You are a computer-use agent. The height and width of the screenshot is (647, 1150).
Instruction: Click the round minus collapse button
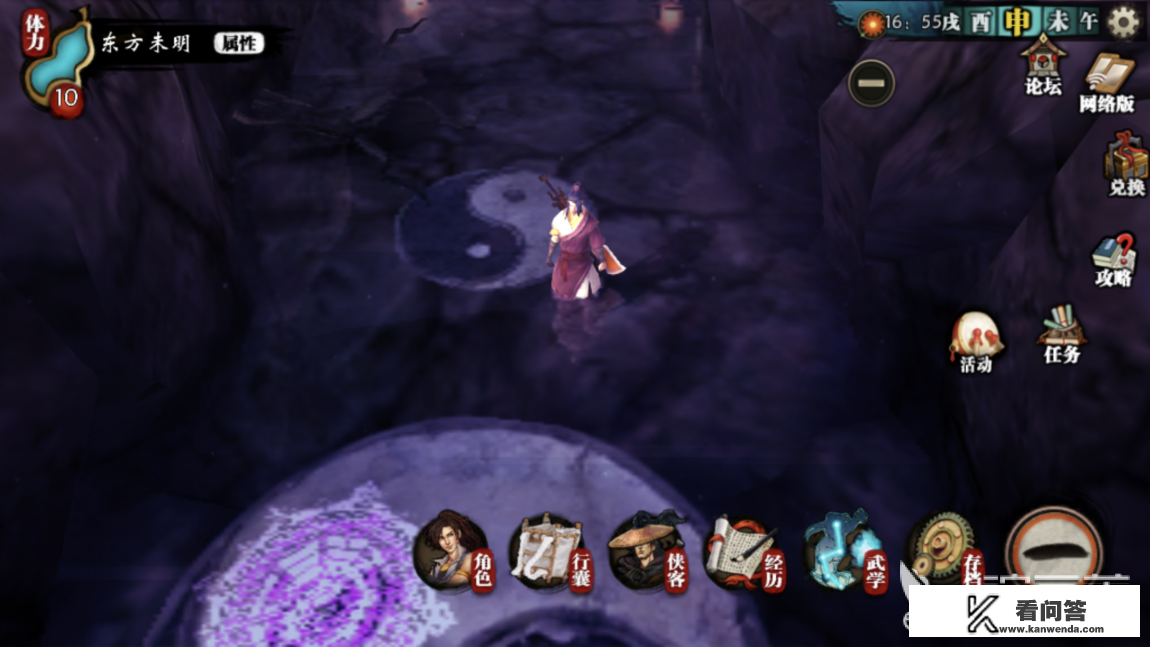[871, 83]
